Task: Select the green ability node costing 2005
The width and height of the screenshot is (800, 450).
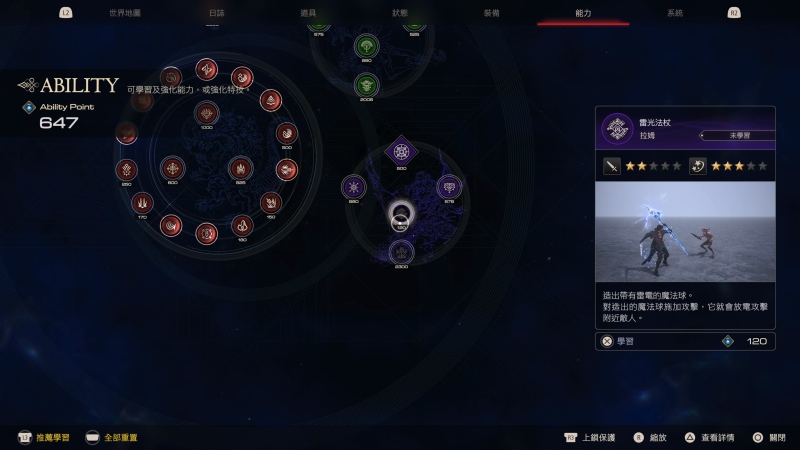Action: coord(368,84)
